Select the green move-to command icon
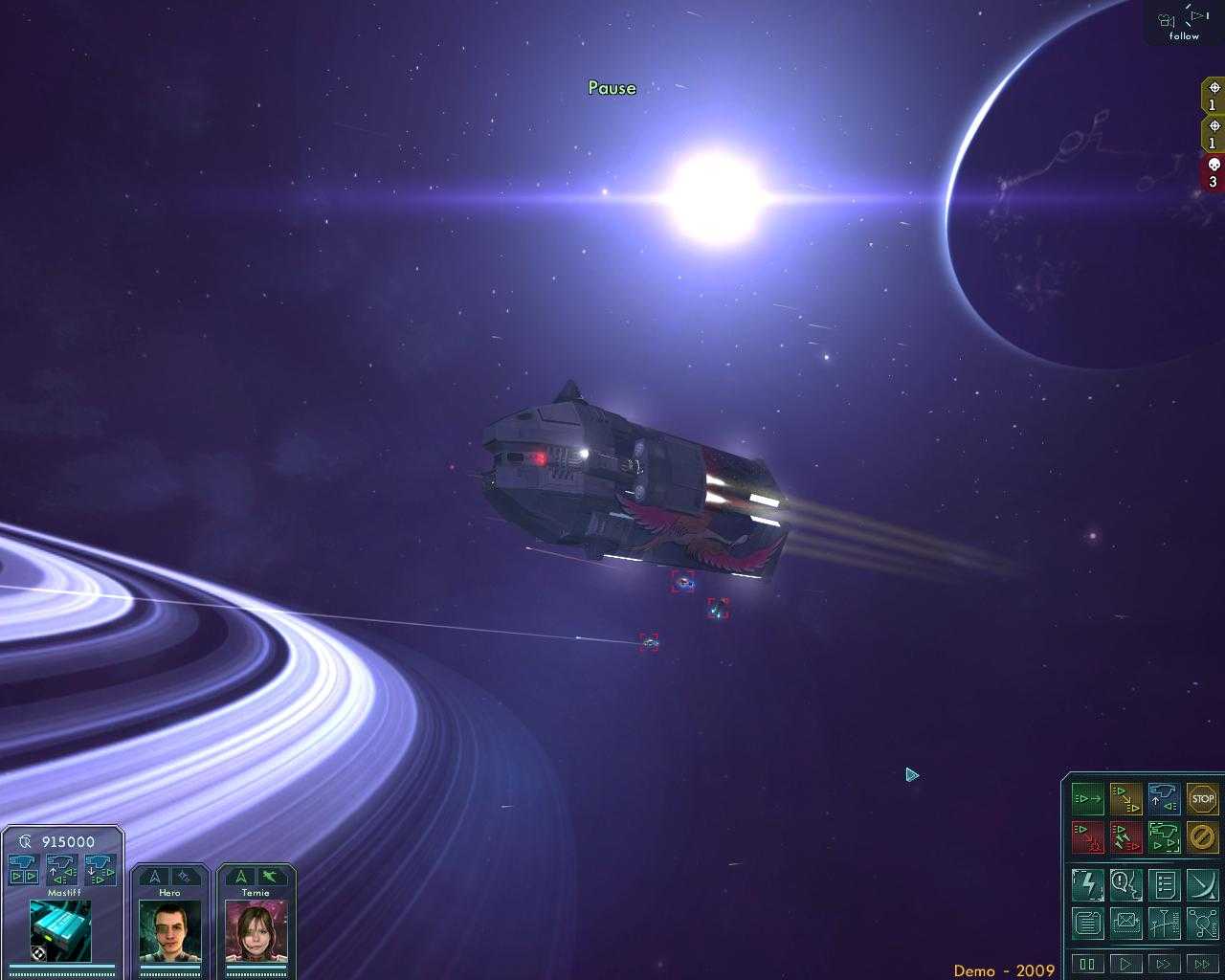The image size is (1225, 980). click(1087, 798)
